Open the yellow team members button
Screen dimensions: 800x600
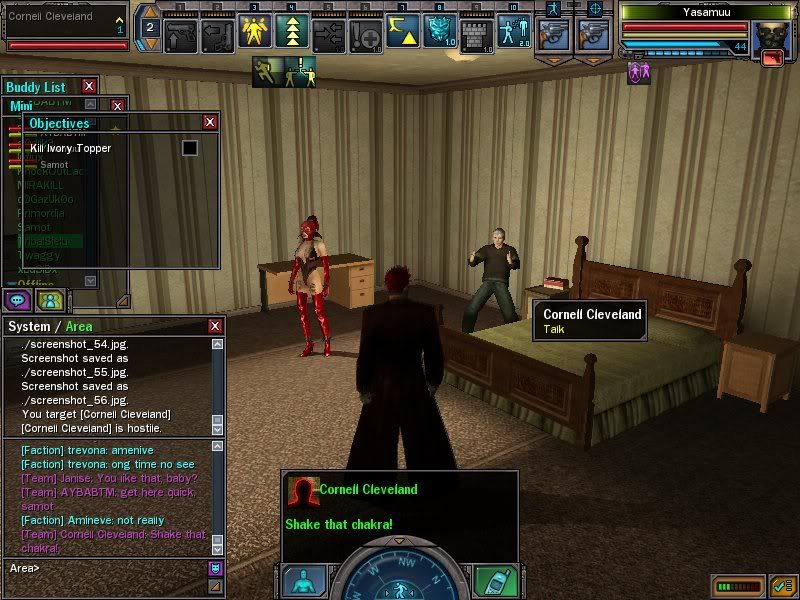coord(50,298)
